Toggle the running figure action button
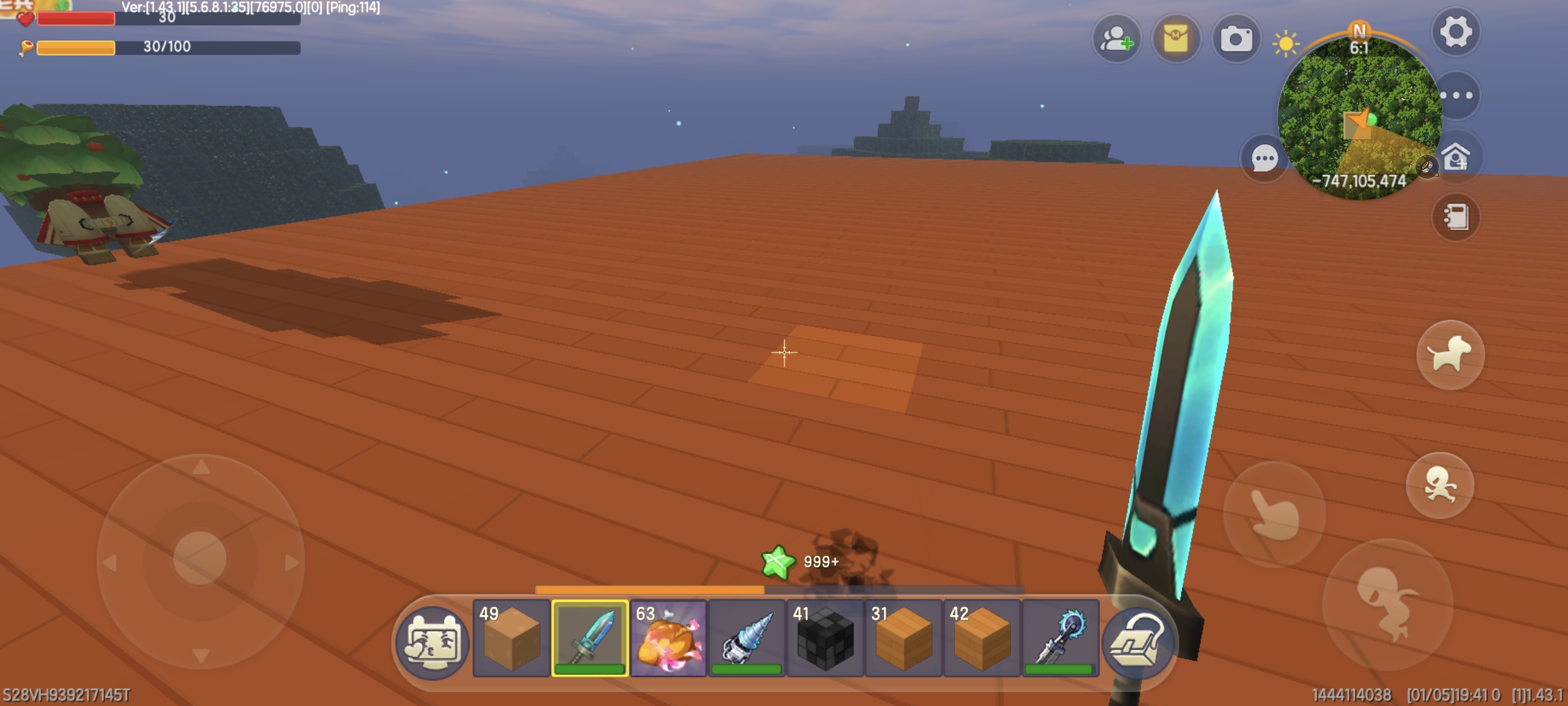Screen dimensions: 1568x706 pyautogui.click(x=1440, y=485)
